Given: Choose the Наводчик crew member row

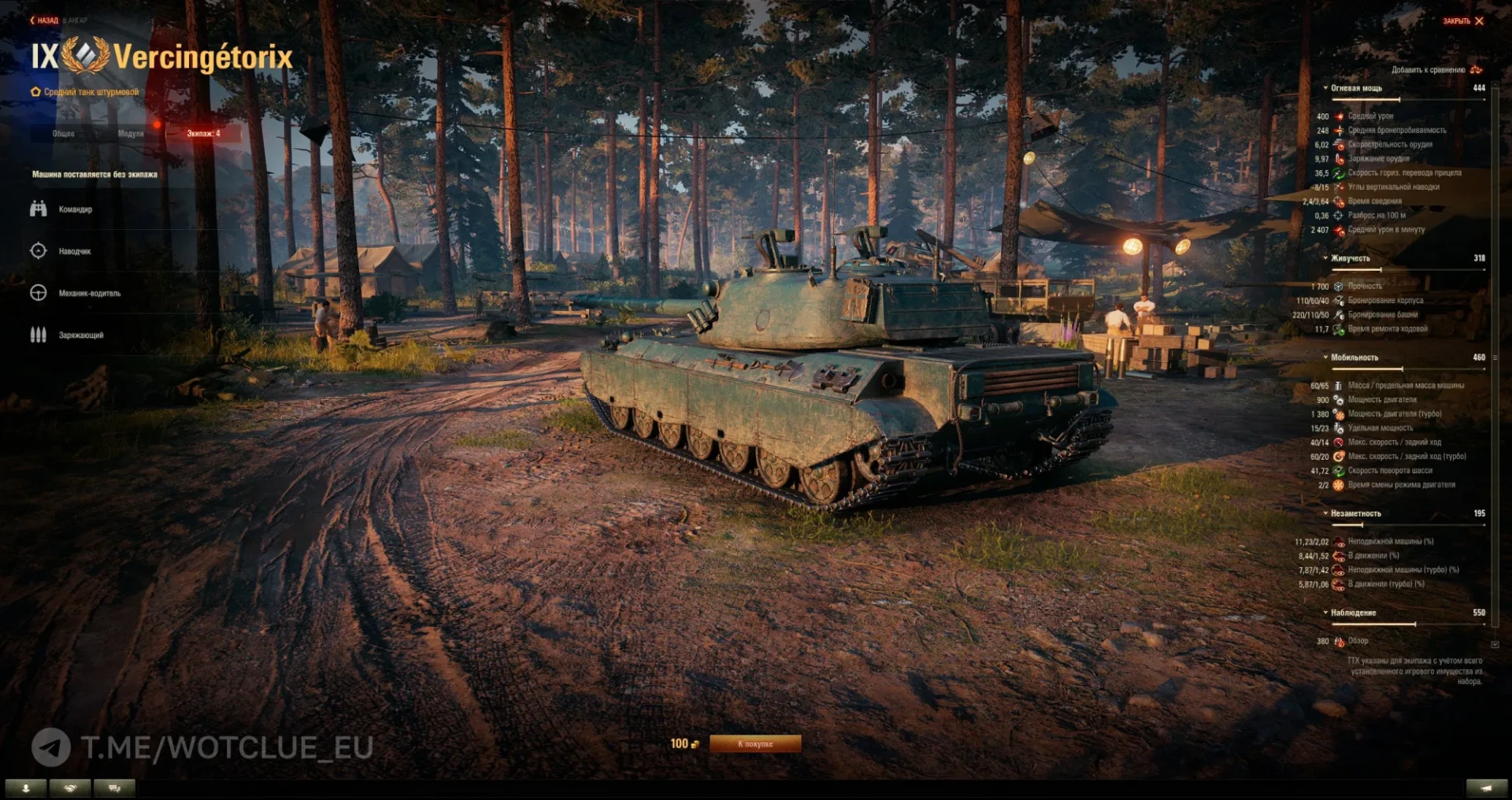Looking at the screenshot, I should [x=74, y=251].
